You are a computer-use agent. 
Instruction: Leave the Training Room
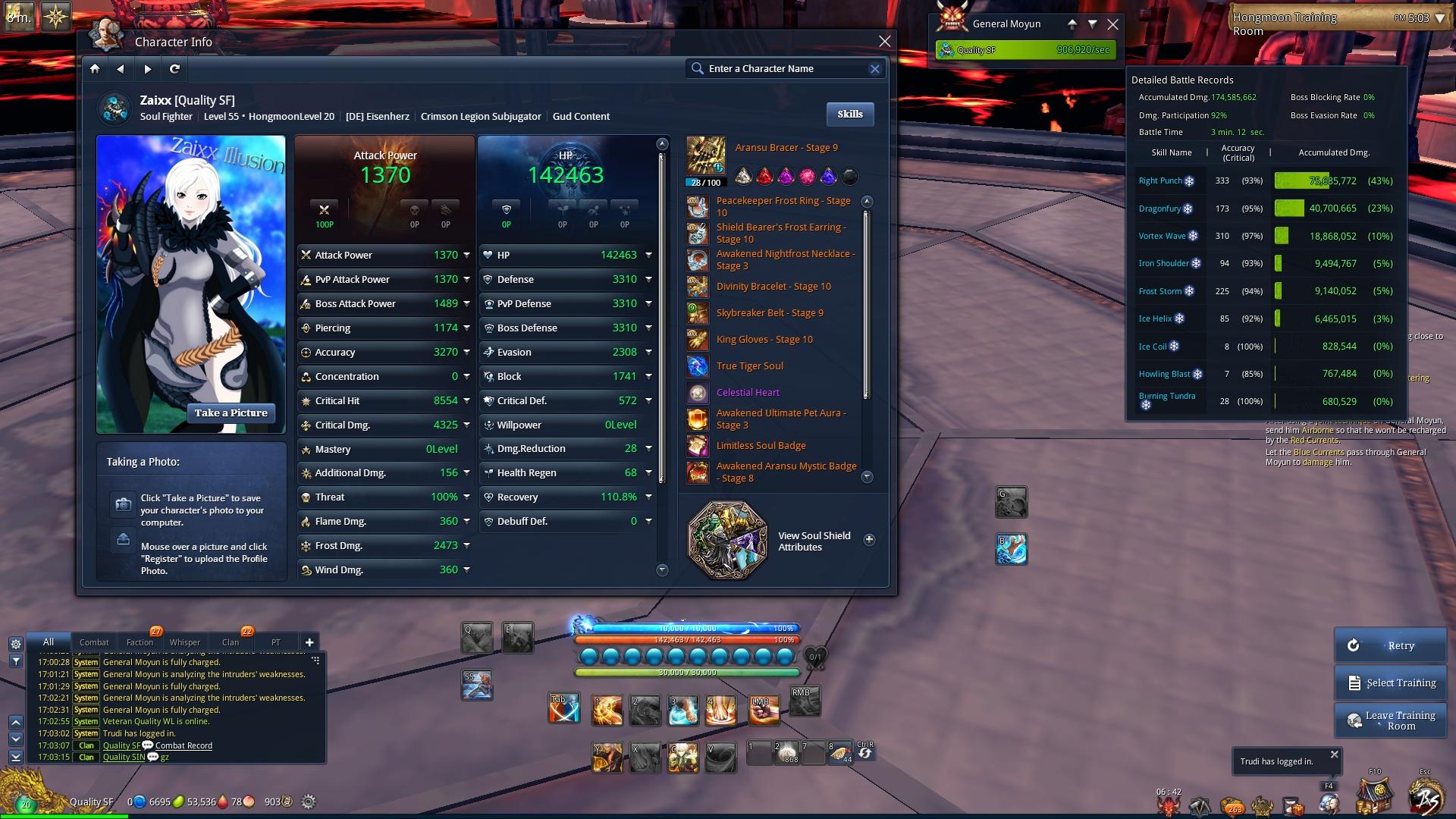(1389, 720)
